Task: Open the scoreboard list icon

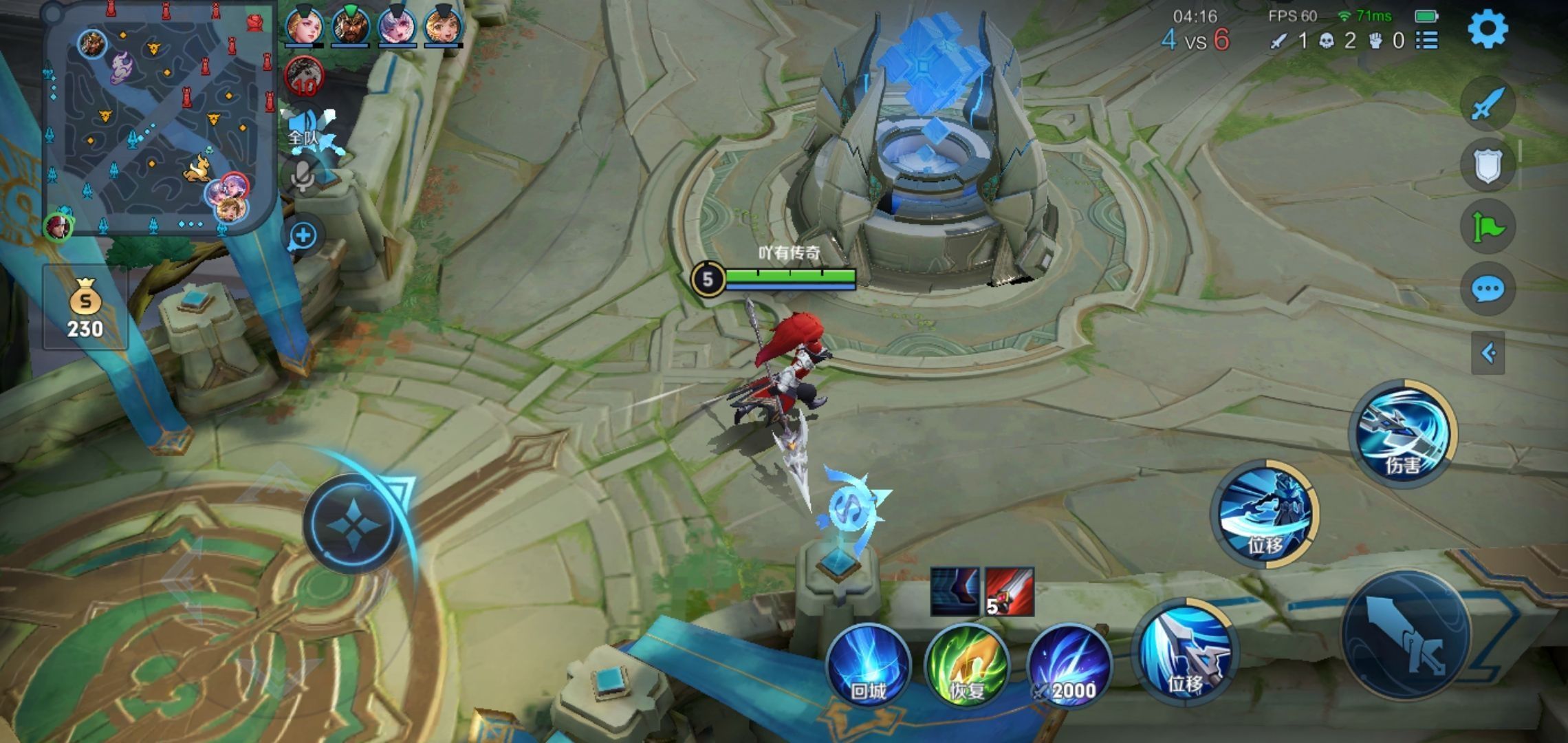Action: click(x=1427, y=41)
